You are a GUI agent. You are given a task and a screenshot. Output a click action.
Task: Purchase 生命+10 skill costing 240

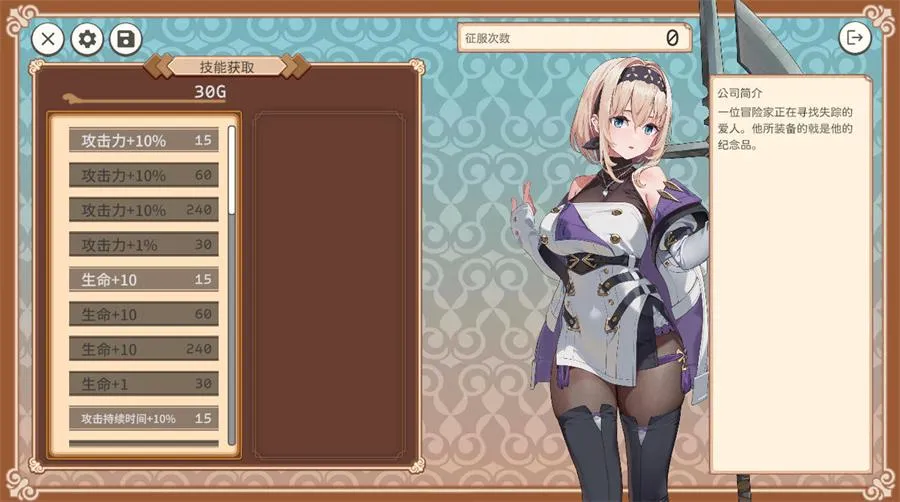pyautogui.click(x=144, y=349)
